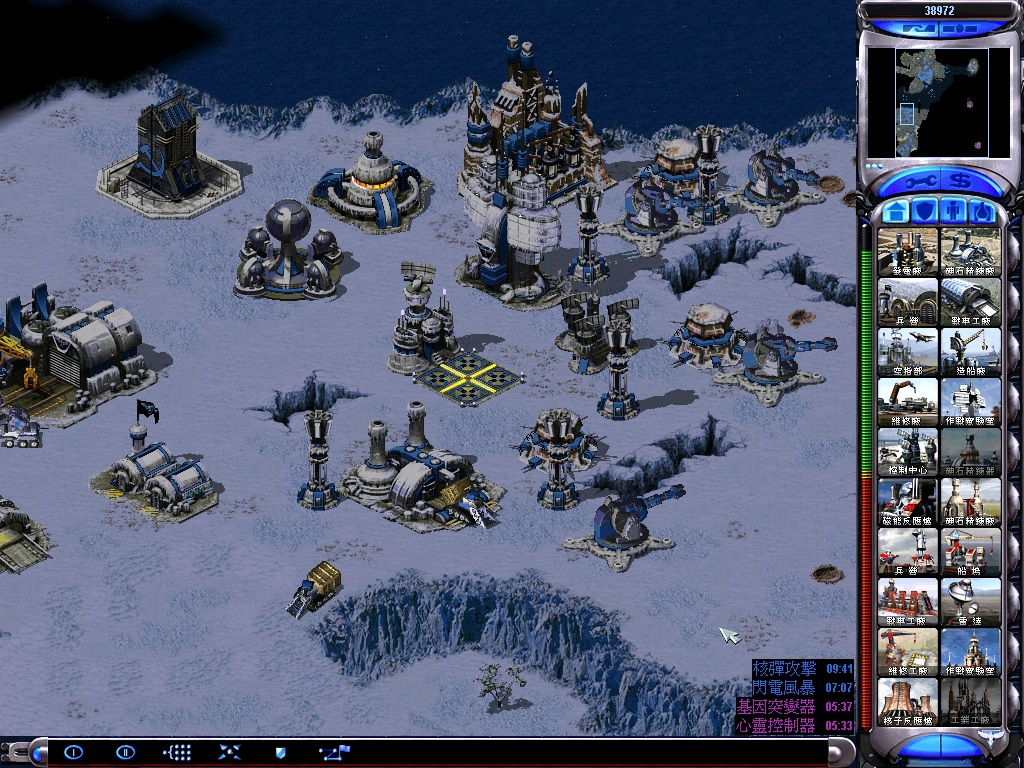This screenshot has width=1024, height=768.
Task: Select the Tesla reactor (磁能反應爐) icon
Action: tap(908, 501)
